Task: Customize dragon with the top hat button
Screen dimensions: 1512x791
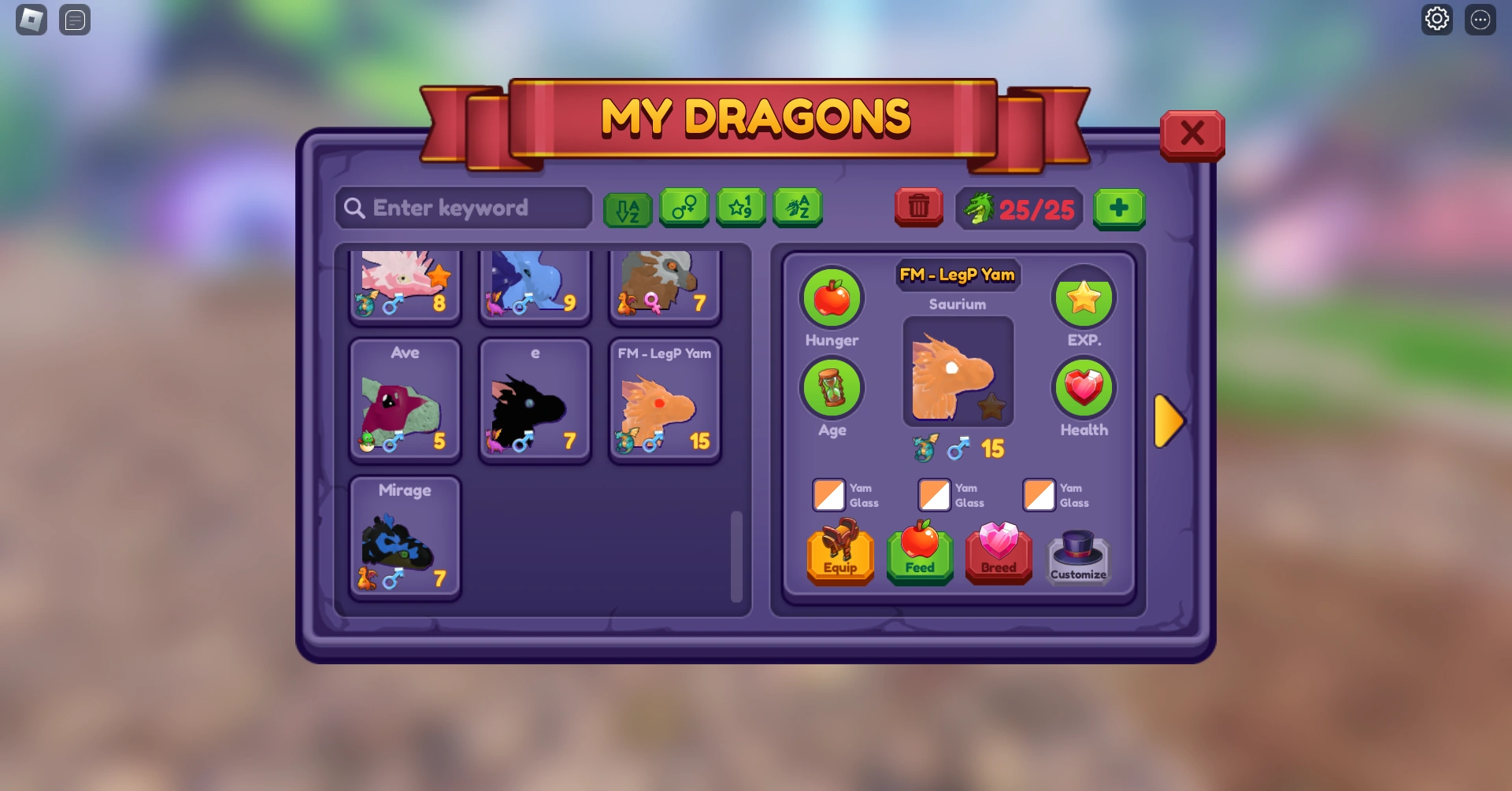Action: pos(1077,556)
